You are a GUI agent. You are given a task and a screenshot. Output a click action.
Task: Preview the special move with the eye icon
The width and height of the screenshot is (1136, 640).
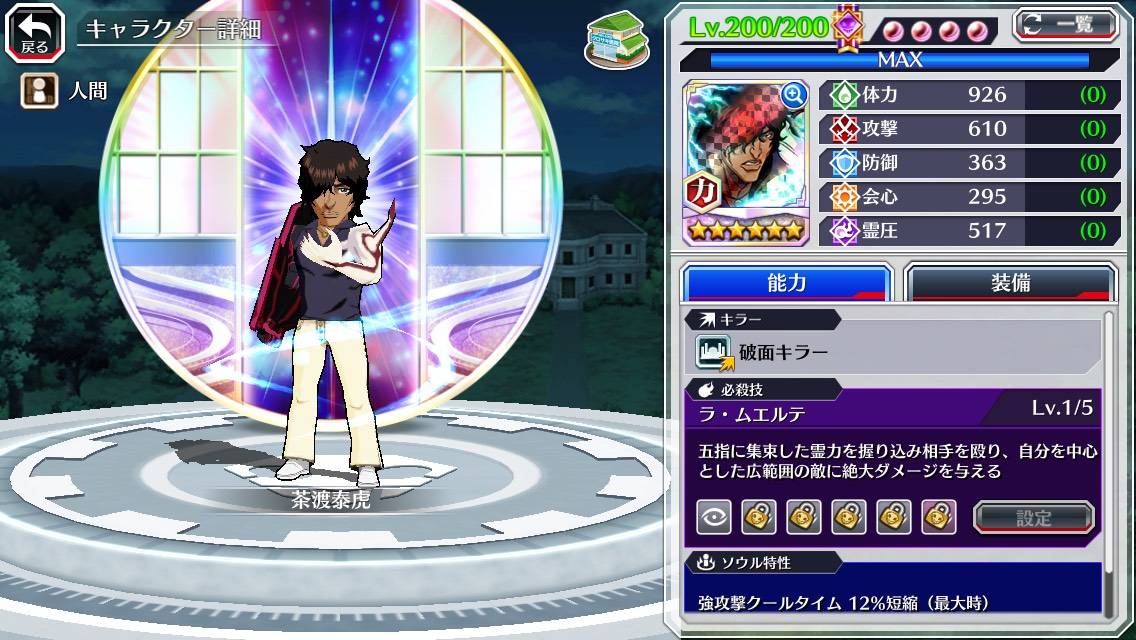point(713,517)
